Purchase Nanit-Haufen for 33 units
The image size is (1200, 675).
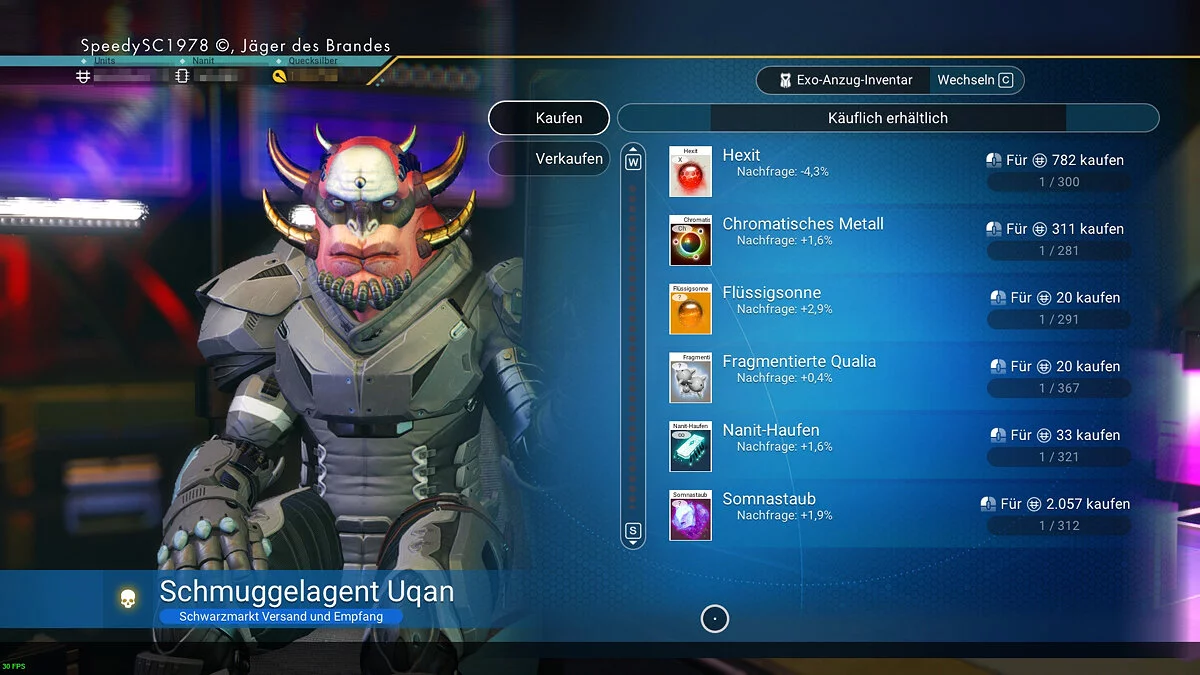point(1059,436)
